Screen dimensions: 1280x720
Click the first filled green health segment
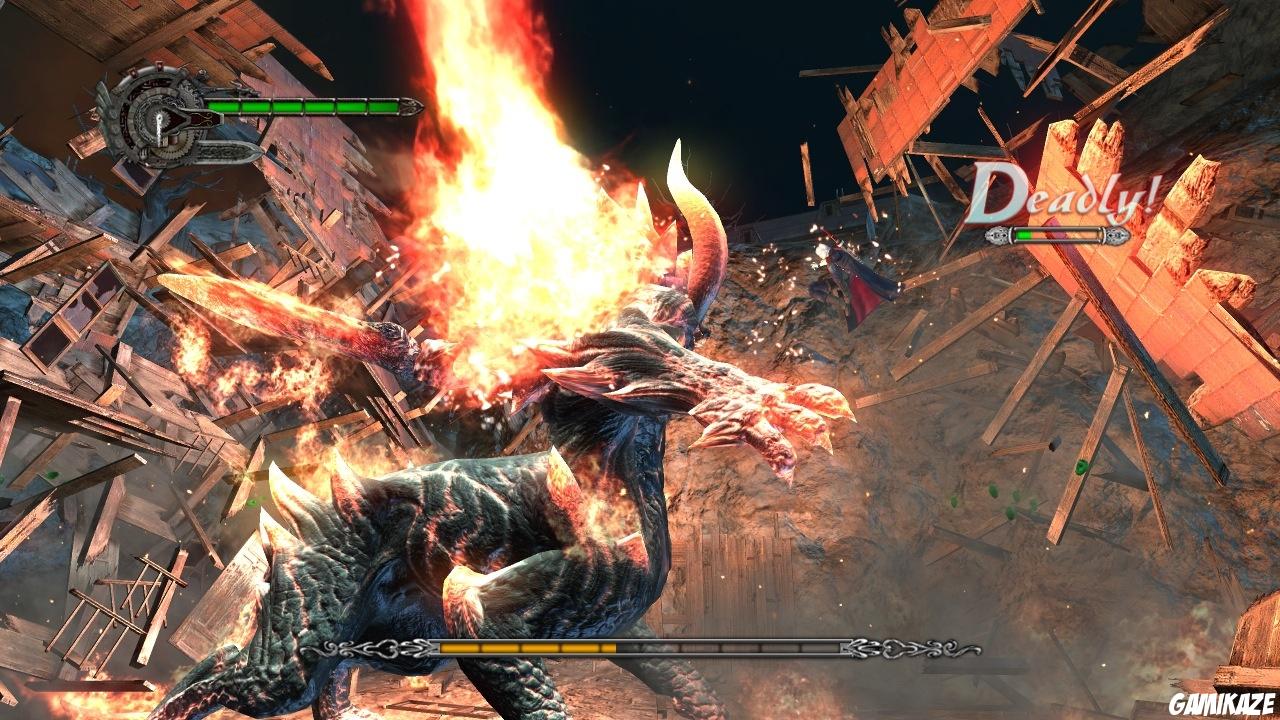222,106
